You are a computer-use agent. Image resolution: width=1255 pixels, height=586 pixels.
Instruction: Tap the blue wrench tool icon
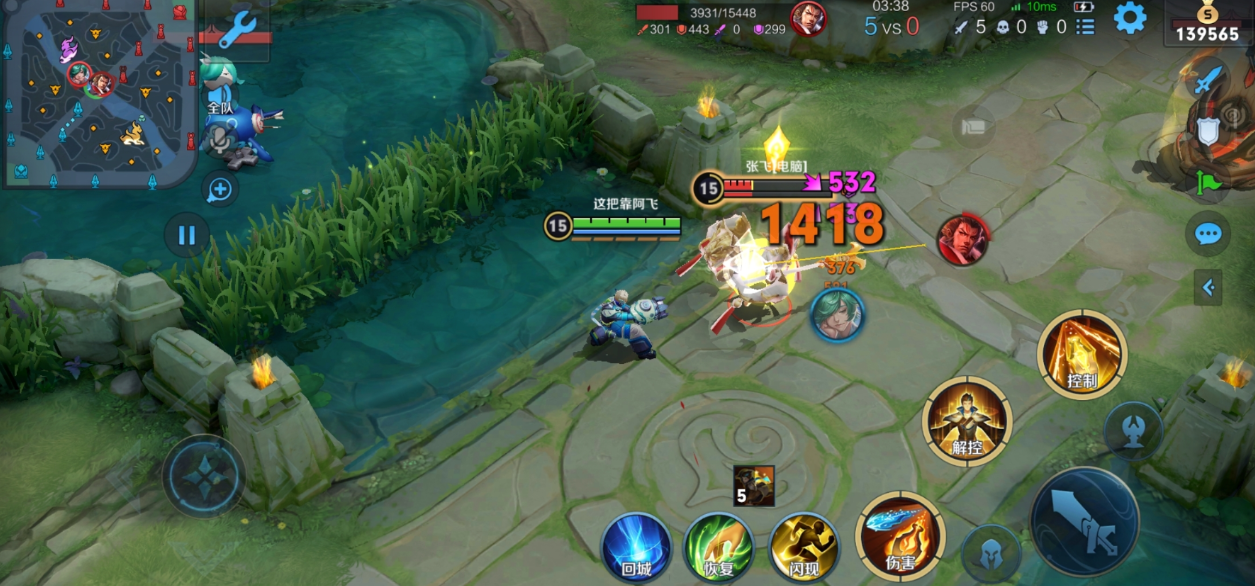239,29
